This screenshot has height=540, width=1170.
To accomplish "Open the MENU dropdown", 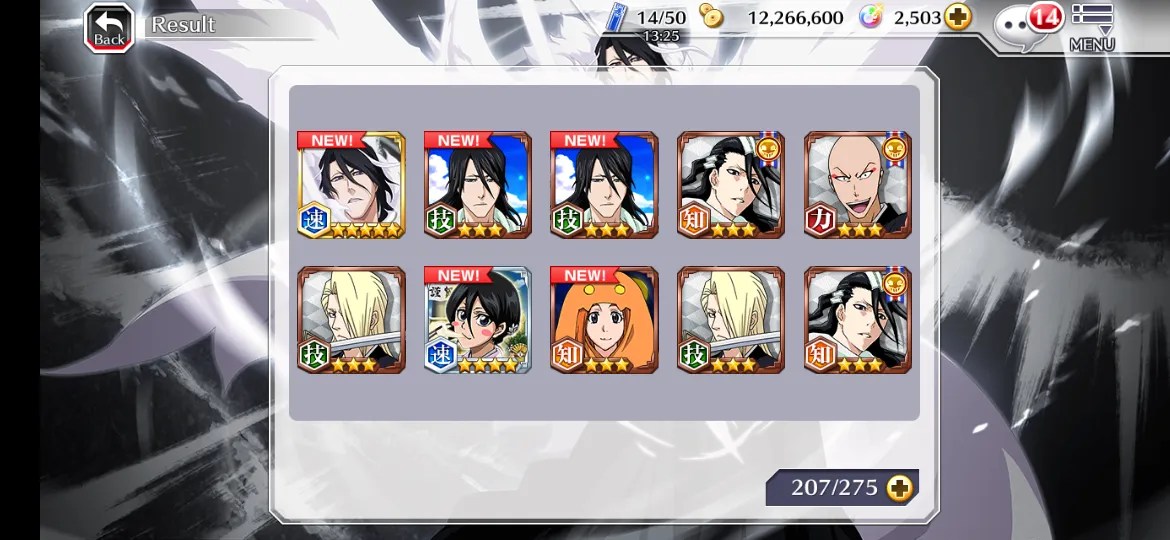I will pos(1092,27).
